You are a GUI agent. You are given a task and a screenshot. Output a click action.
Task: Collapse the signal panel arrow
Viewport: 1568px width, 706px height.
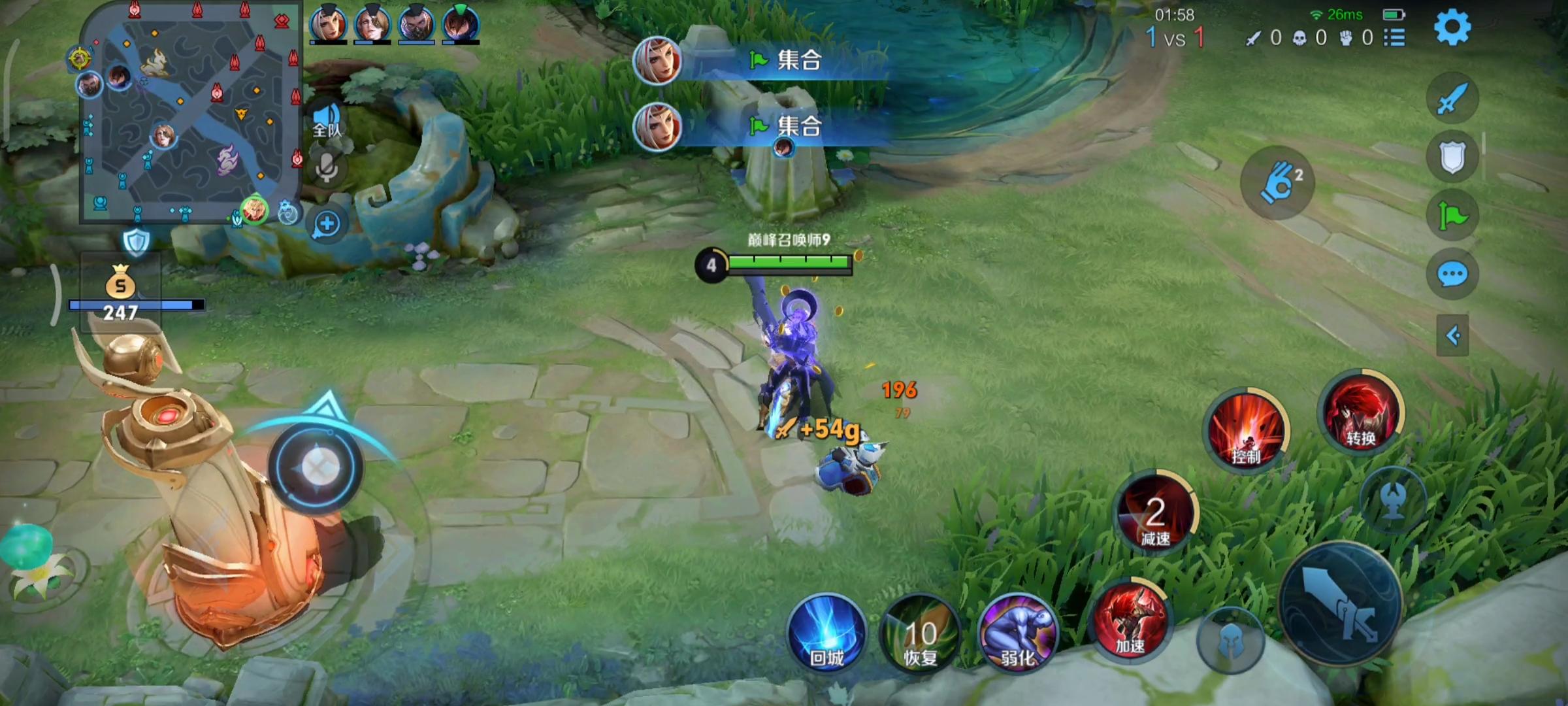(1452, 336)
